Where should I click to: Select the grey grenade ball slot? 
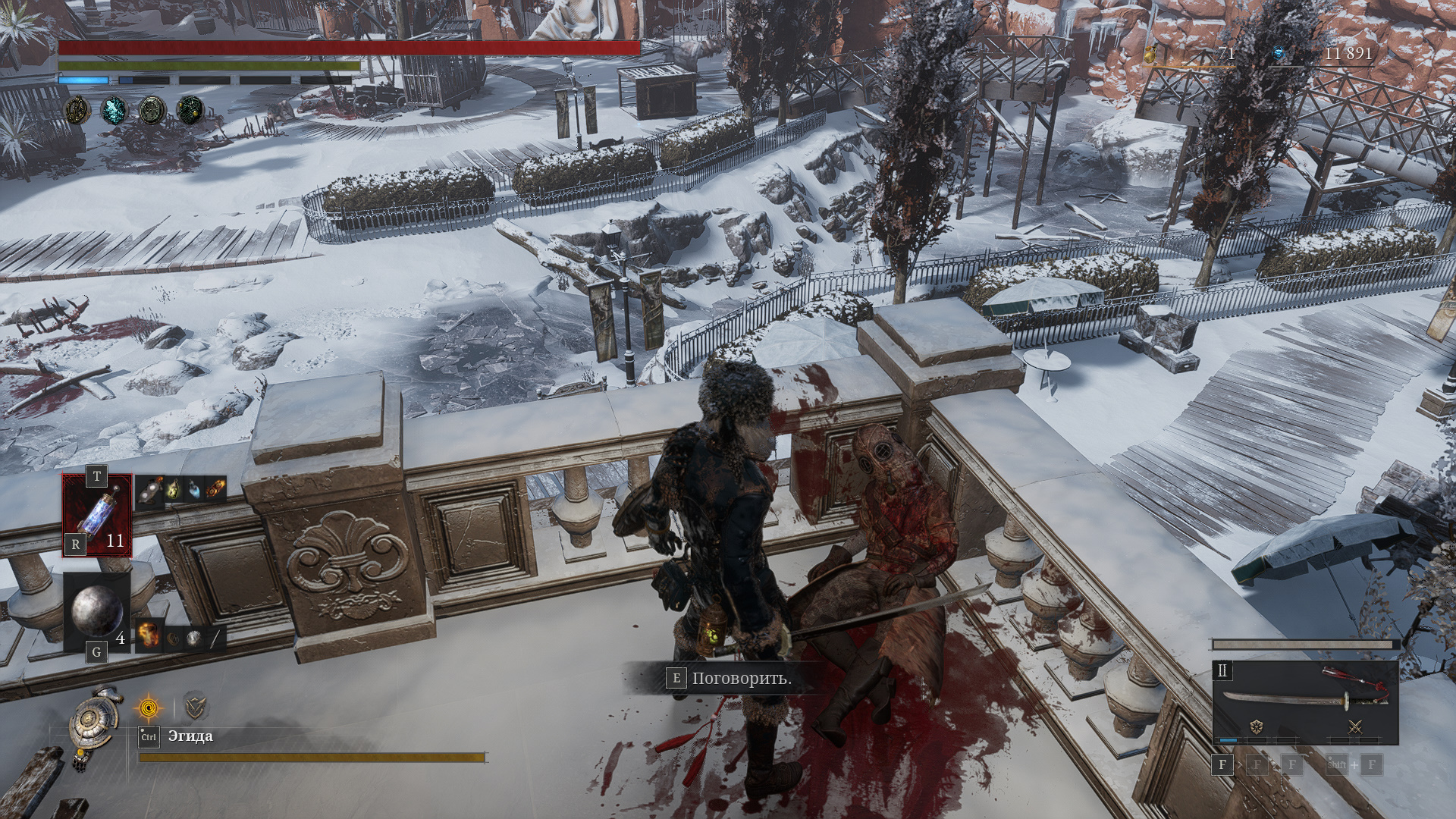click(96, 611)
